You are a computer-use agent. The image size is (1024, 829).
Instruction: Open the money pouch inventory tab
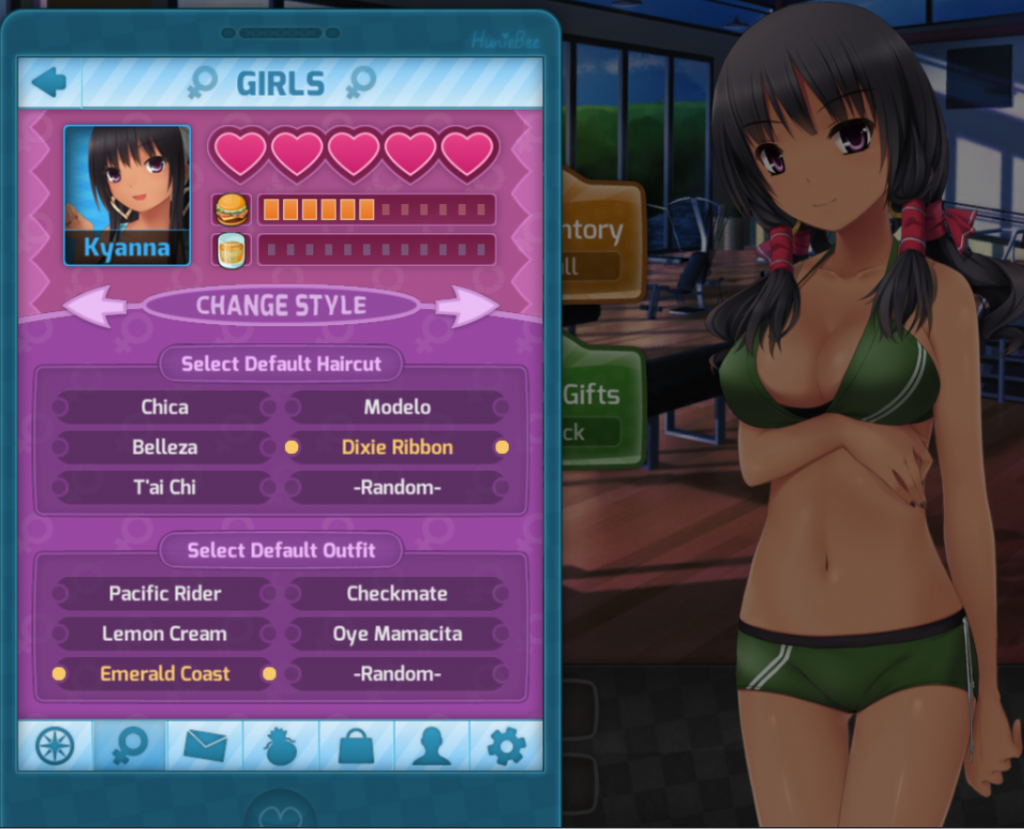click(281, 746)
